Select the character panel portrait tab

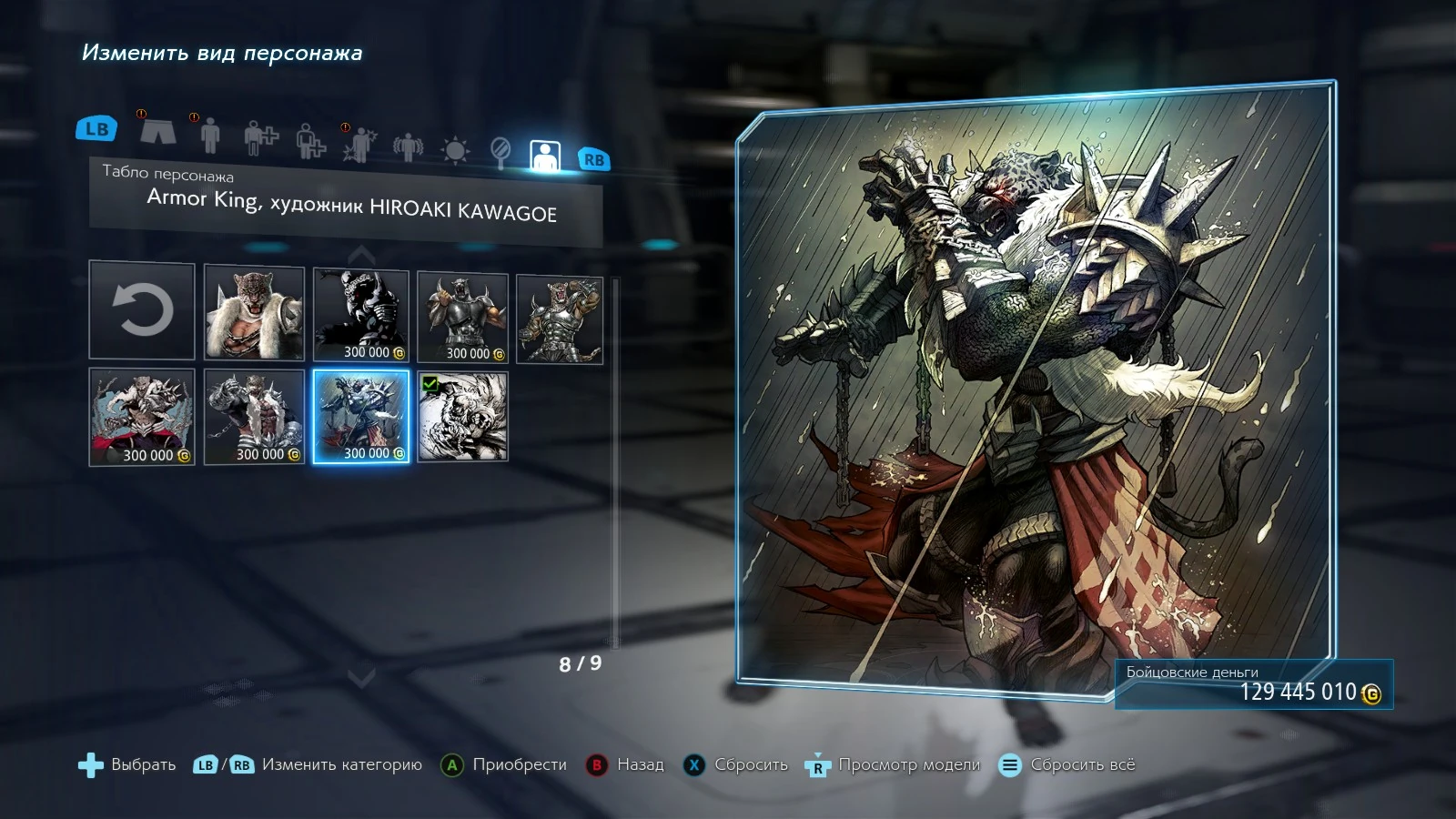click(x=544, y=156)
